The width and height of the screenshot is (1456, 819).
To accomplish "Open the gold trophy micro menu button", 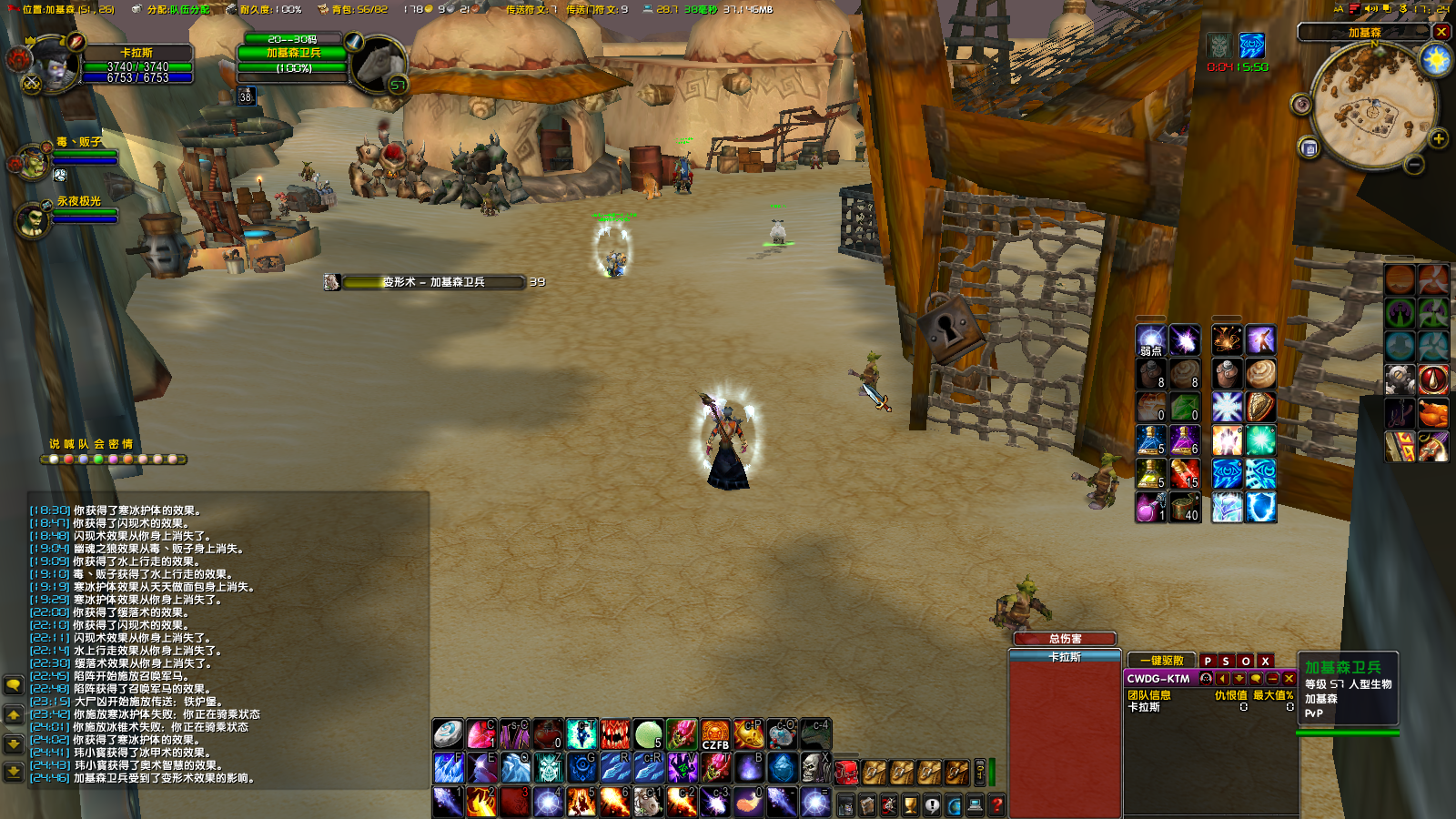I will tap(910, 804).
